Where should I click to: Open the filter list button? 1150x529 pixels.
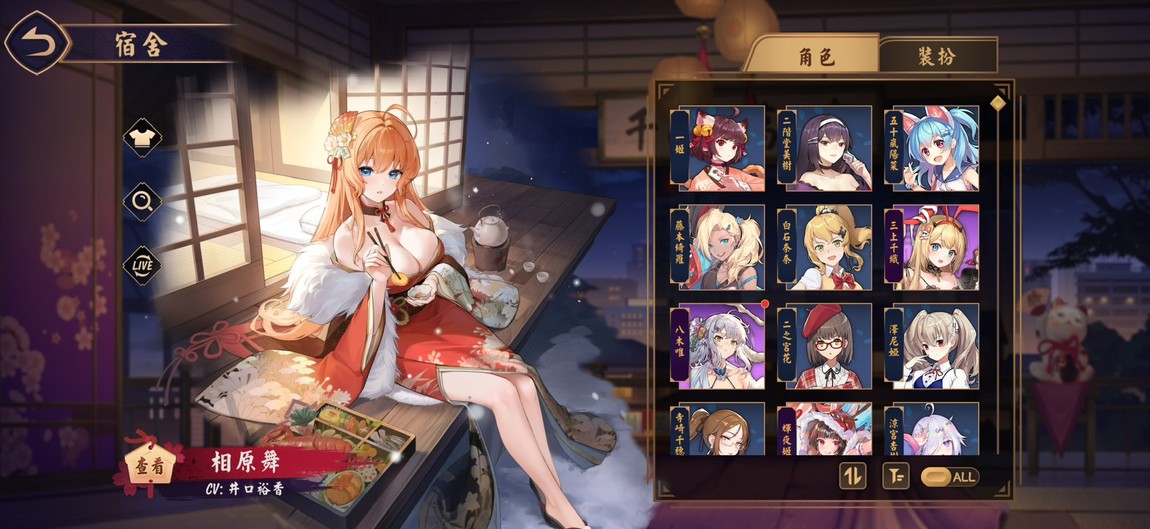click(895, 476)
